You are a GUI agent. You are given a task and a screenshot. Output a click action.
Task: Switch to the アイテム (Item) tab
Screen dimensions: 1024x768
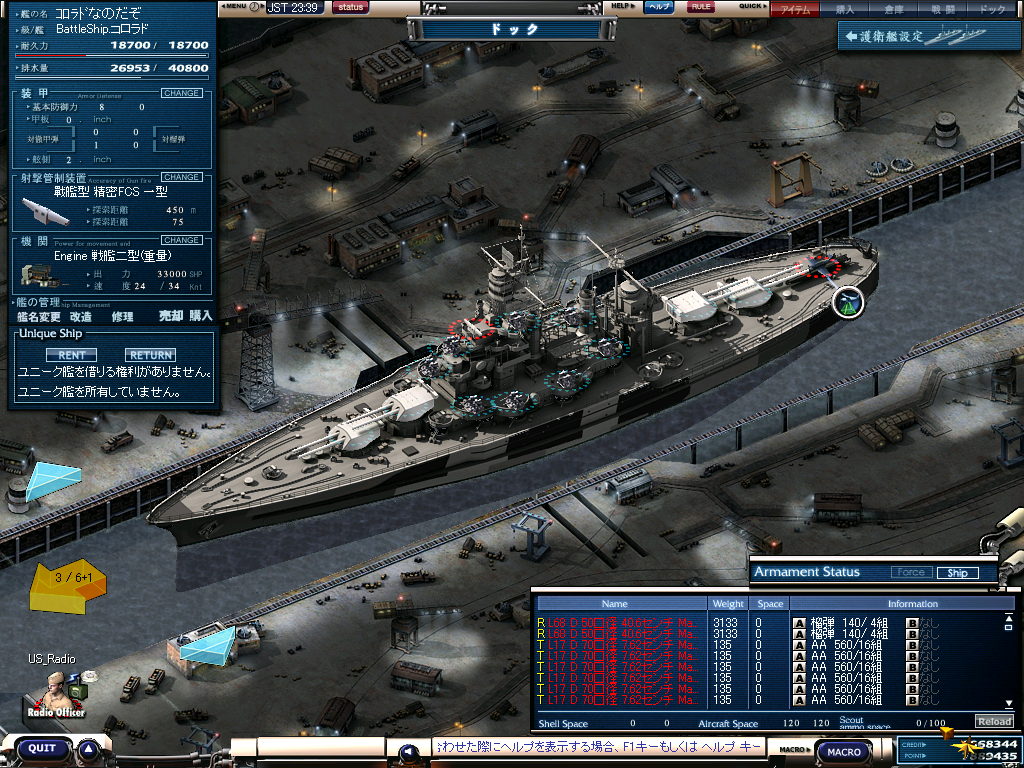[796, 10]
